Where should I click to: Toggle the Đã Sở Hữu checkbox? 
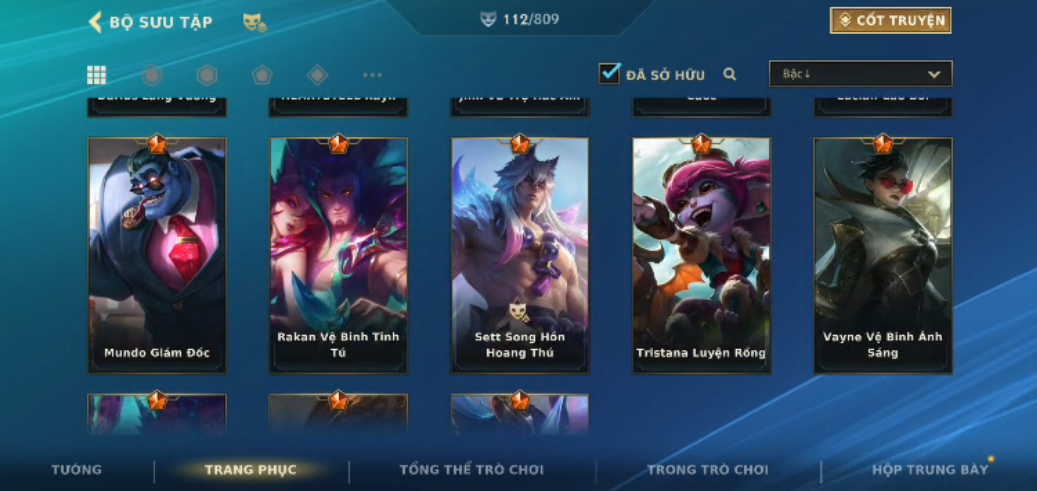610,74
